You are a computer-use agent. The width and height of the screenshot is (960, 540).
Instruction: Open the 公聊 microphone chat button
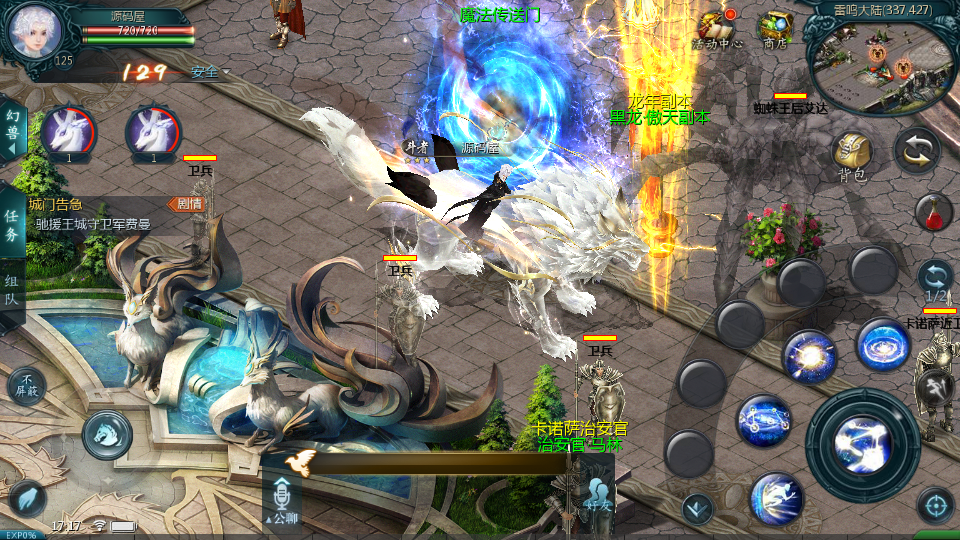281,500
